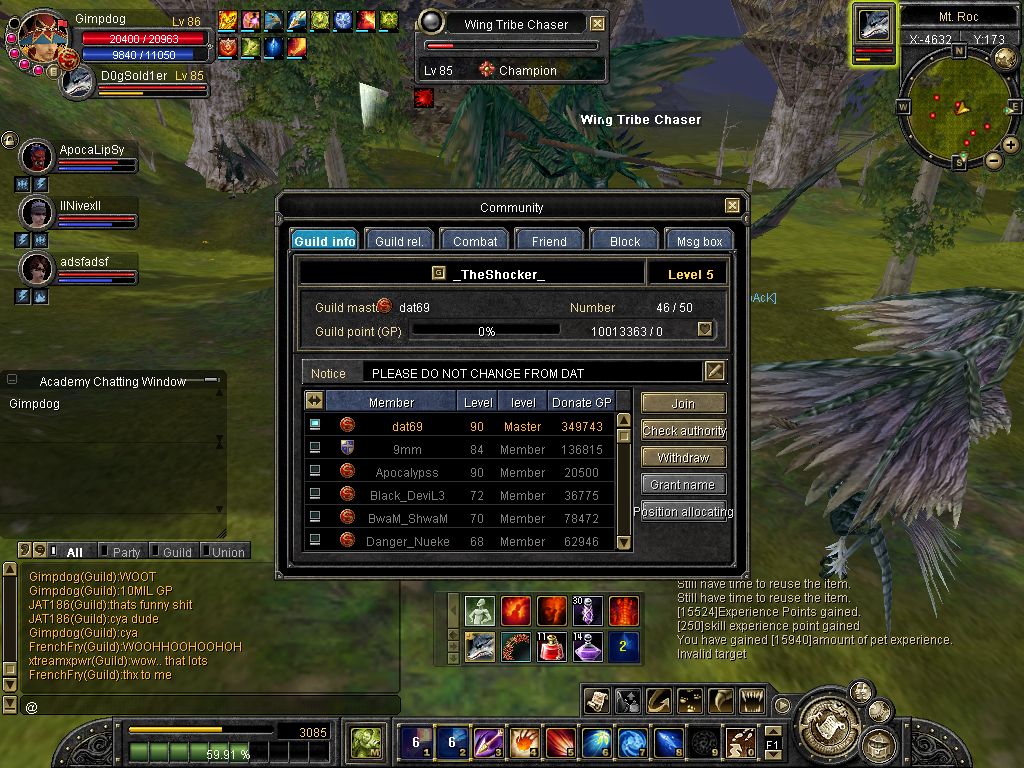Show the Friend tab
Viewport: 1024px width, 768px height.
tap(549, 241)
